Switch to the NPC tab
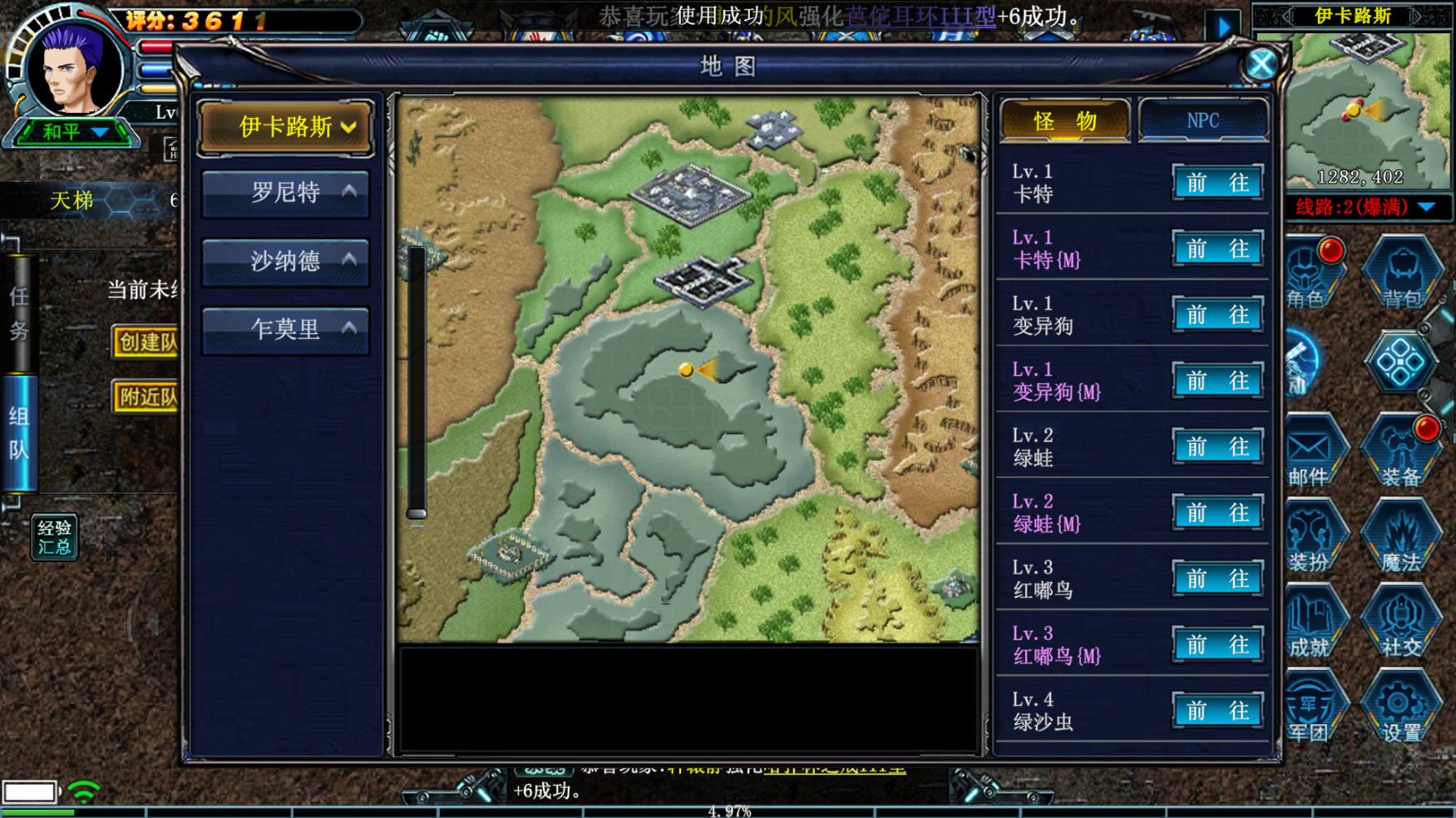Screen dimensions: 1456x818 click(1202, 121)
